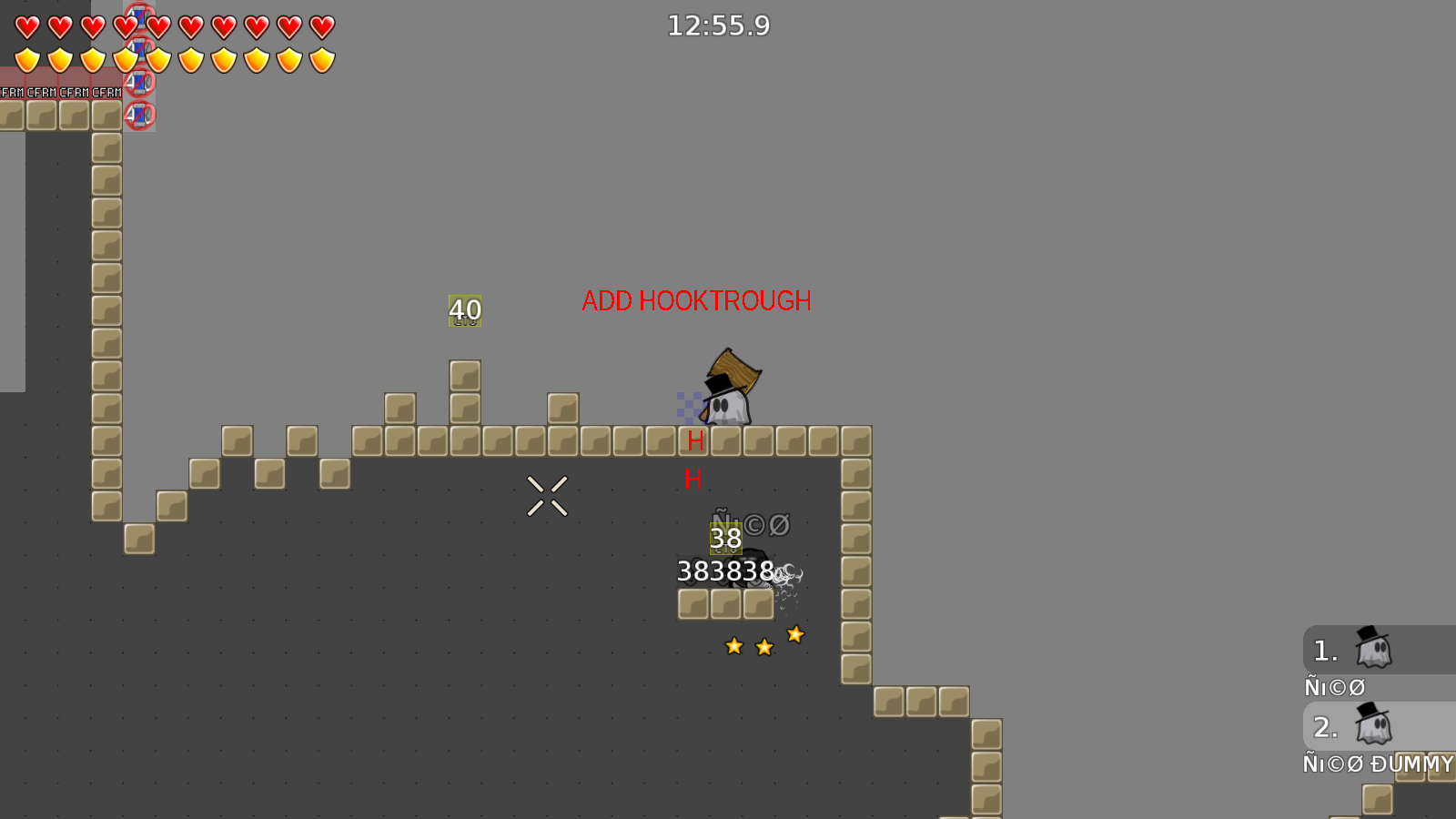1456x819 pixels.
Task: Expand the rank 2 leaderboard entry
Action: click(1326, 726)
